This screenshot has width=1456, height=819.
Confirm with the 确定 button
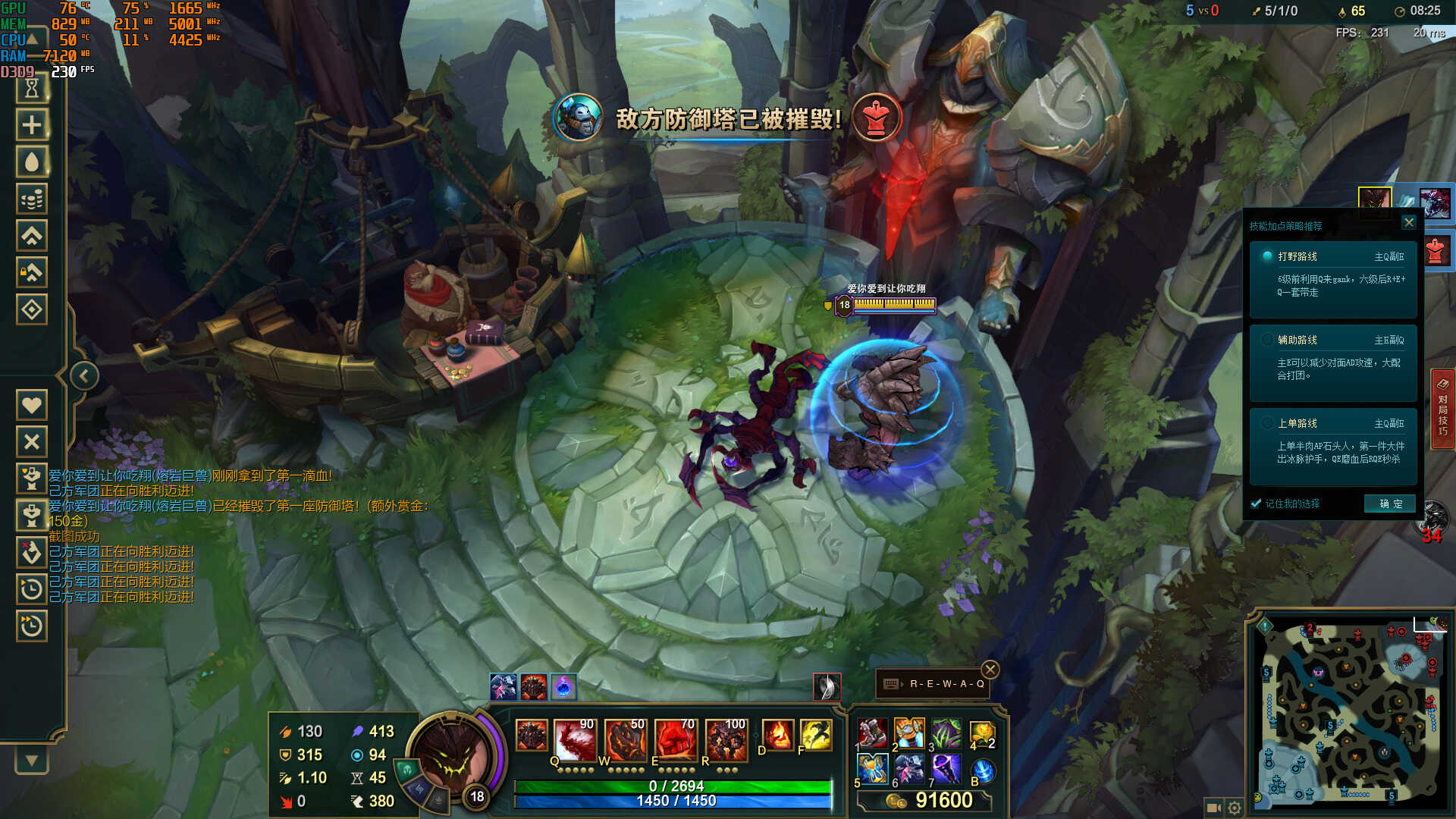[1390, 504]
